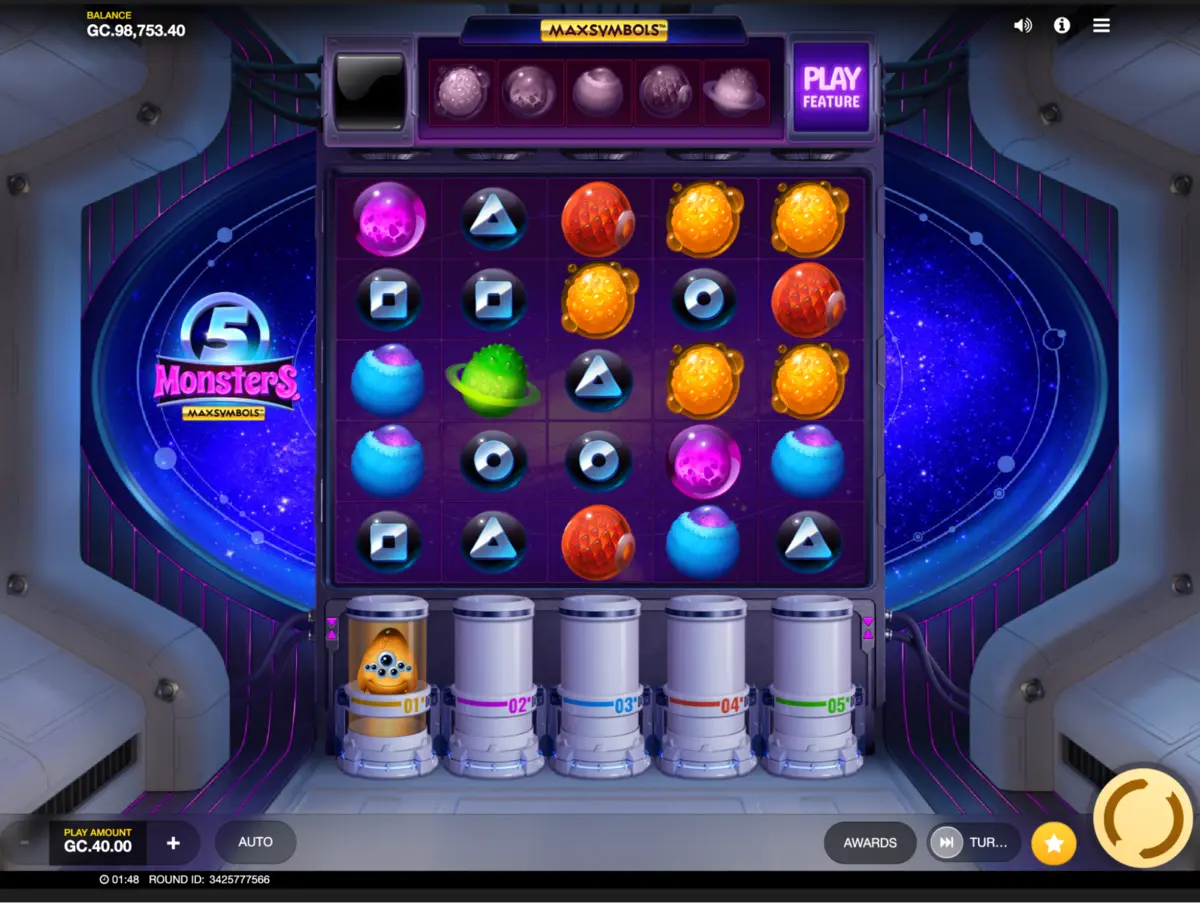Open the hamburger menu
The height and width of the screenshot is (903, 1200).
coord(1101,26)
